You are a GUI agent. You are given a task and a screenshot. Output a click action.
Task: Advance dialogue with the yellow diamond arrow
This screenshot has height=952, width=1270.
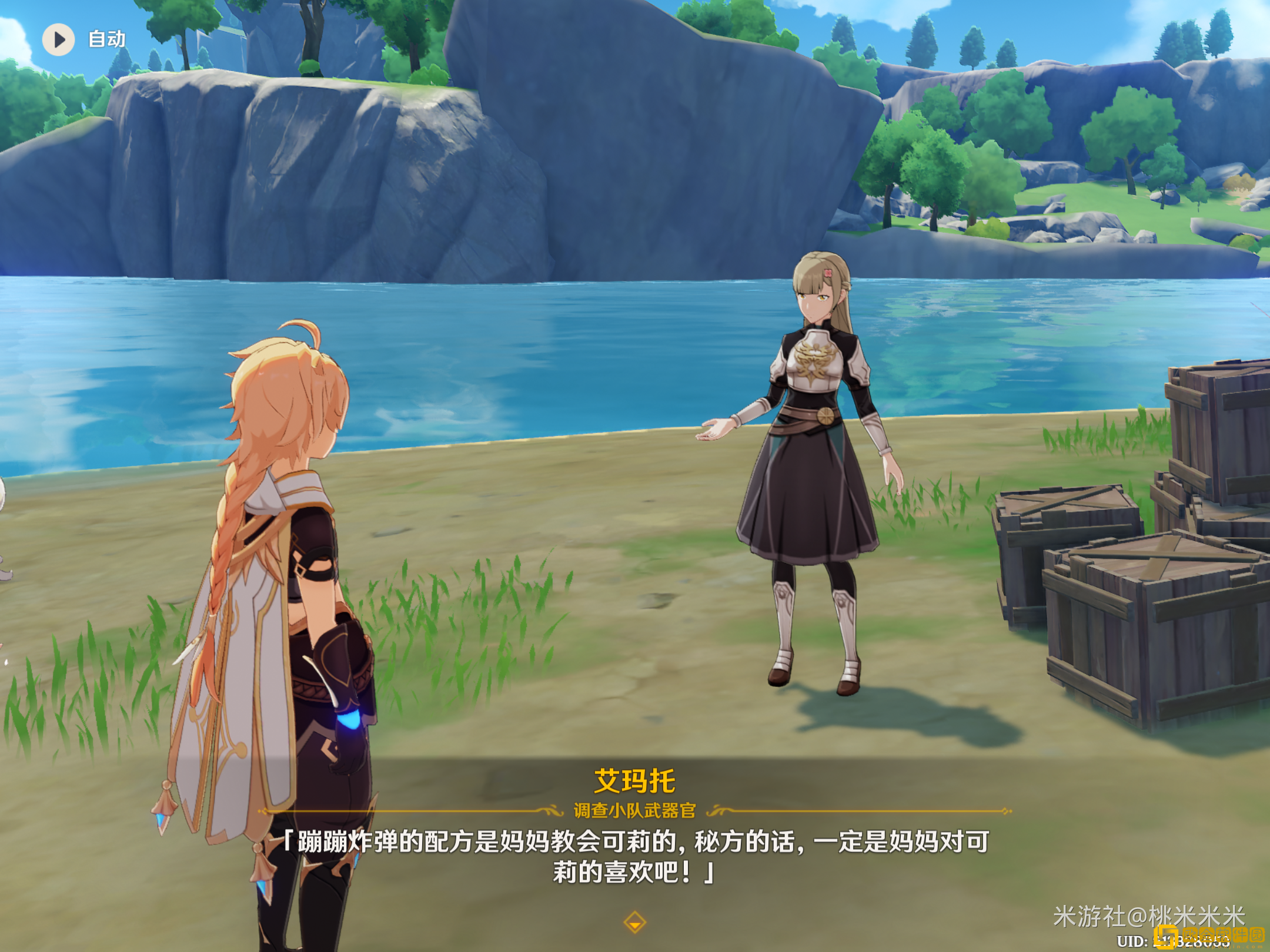pos(634,922)
